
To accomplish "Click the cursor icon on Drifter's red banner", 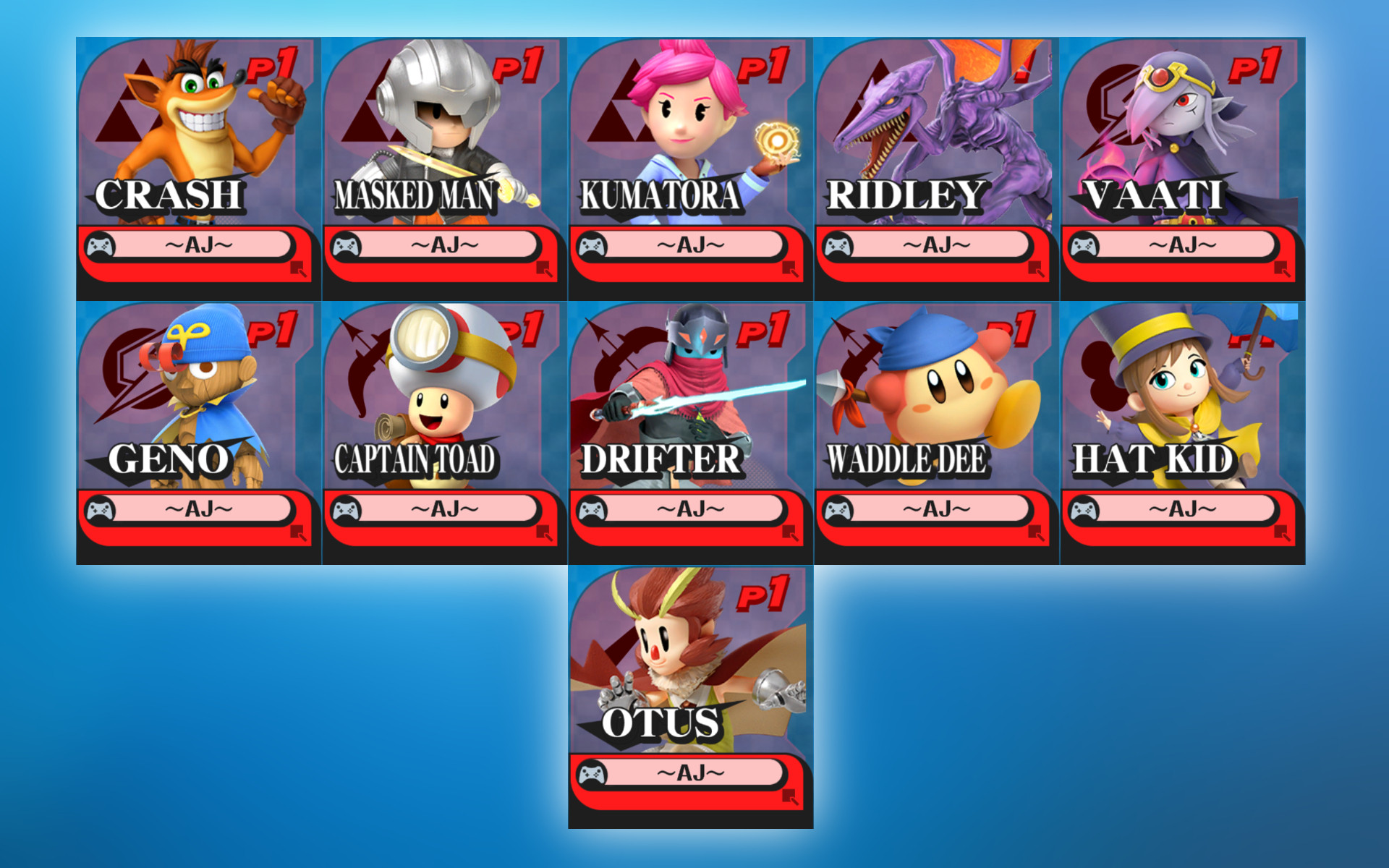I will pyautogui.click(x=791, y=532).
